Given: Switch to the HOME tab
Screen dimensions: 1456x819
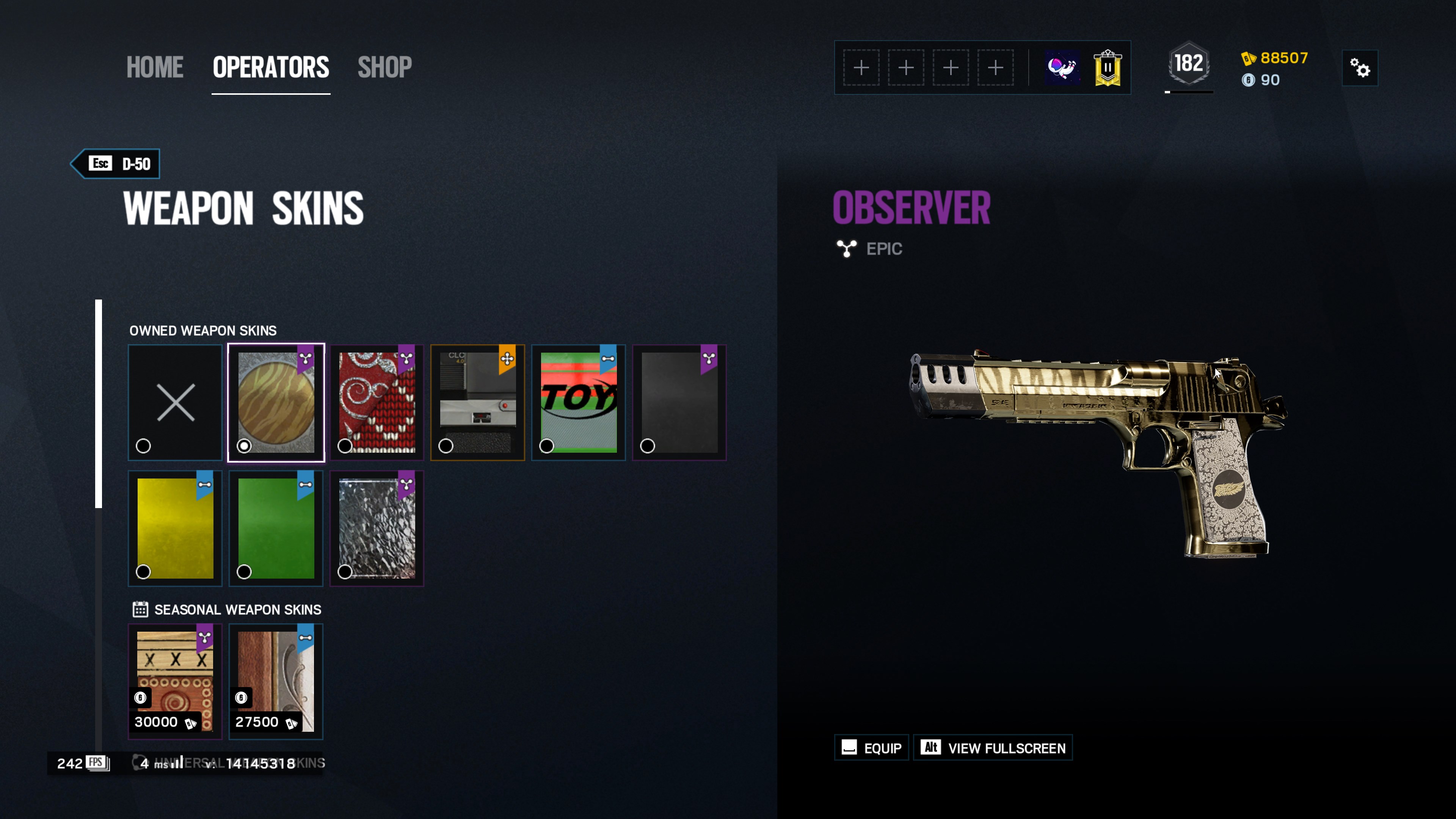Looking at the screenshot, I should (x=154, y=67).
